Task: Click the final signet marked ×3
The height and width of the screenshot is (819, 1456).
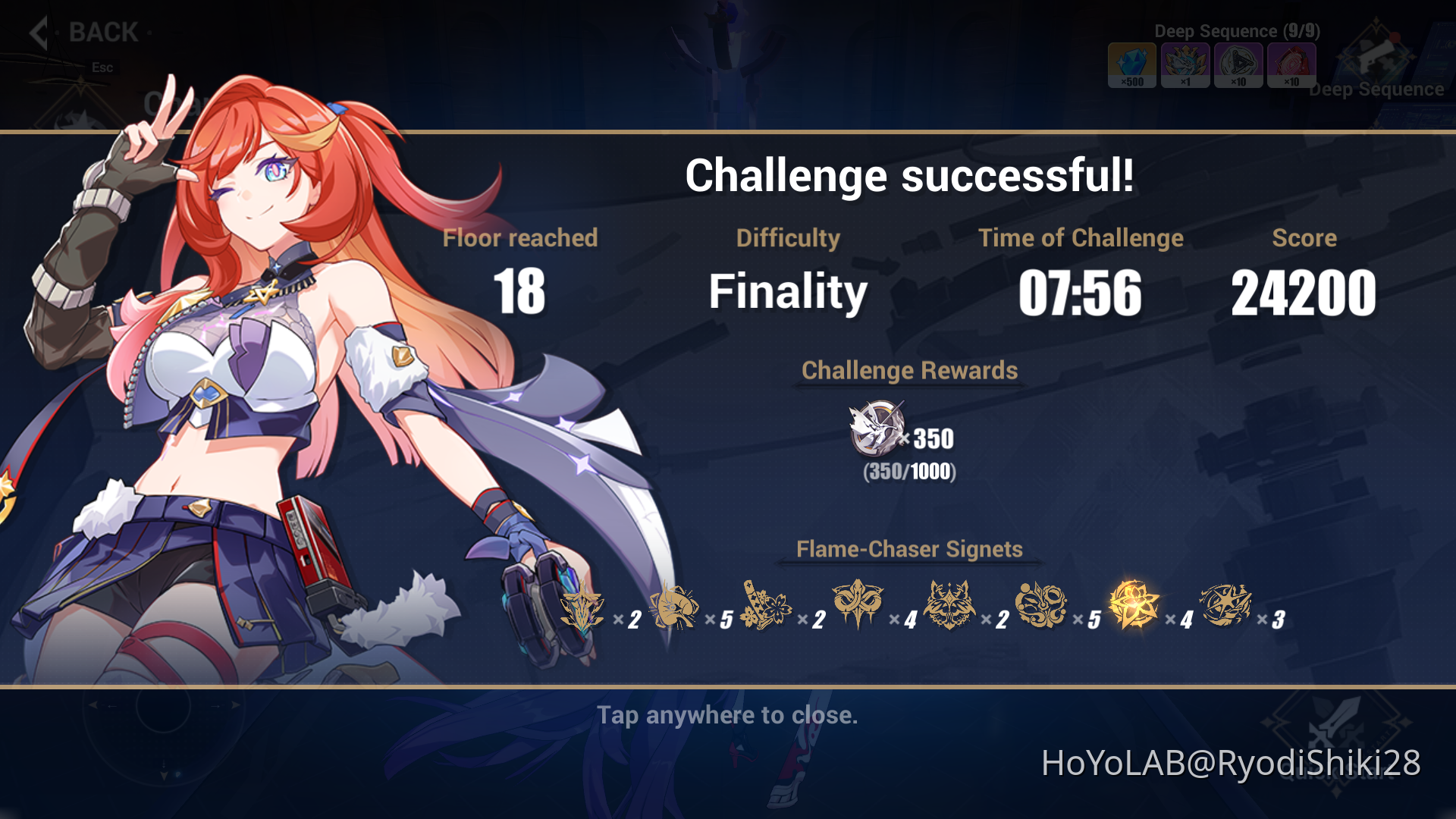Action: [1226, 607]
